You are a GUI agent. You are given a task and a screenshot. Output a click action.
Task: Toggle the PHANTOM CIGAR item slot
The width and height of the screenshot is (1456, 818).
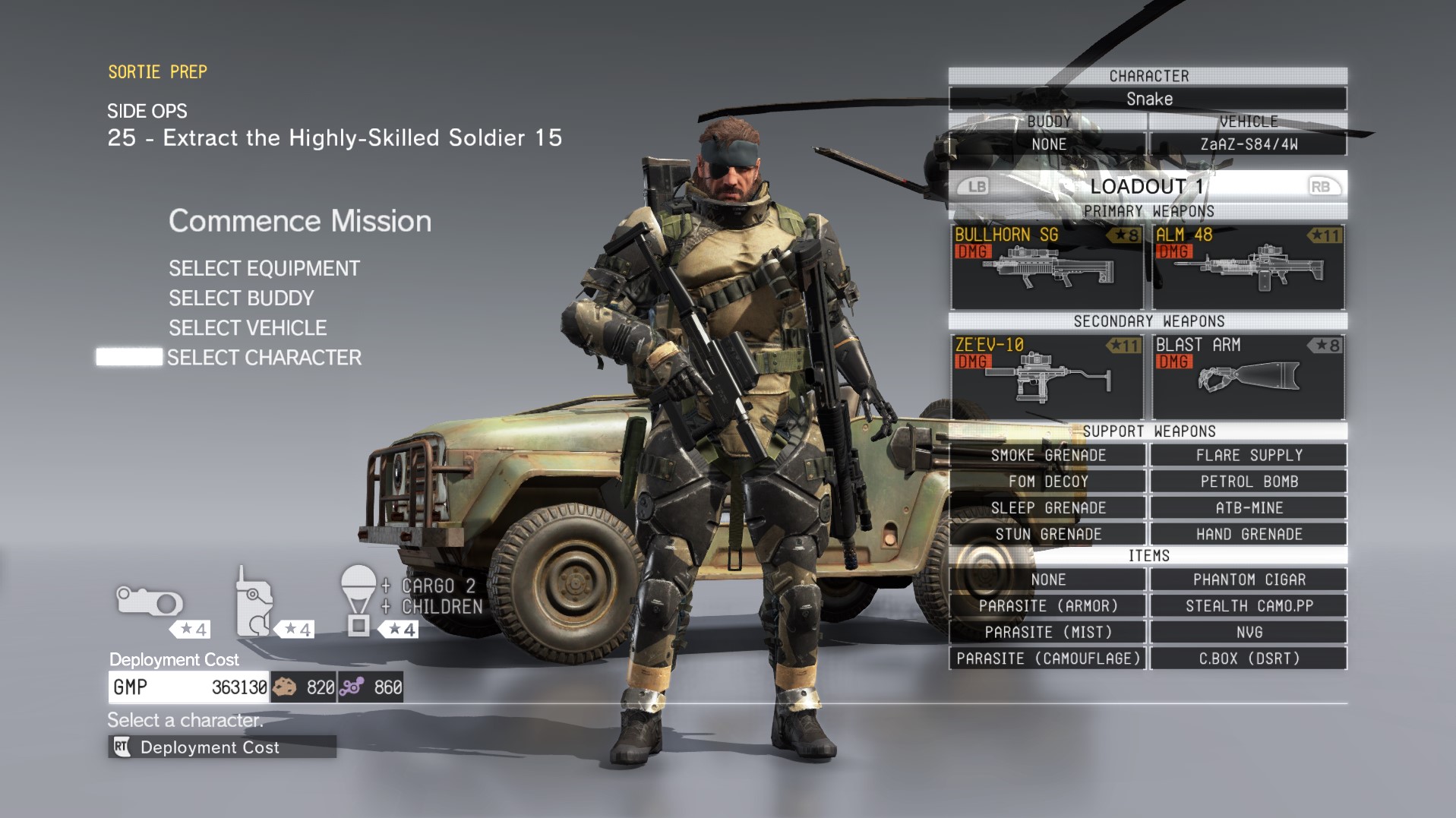point(1248,580)
